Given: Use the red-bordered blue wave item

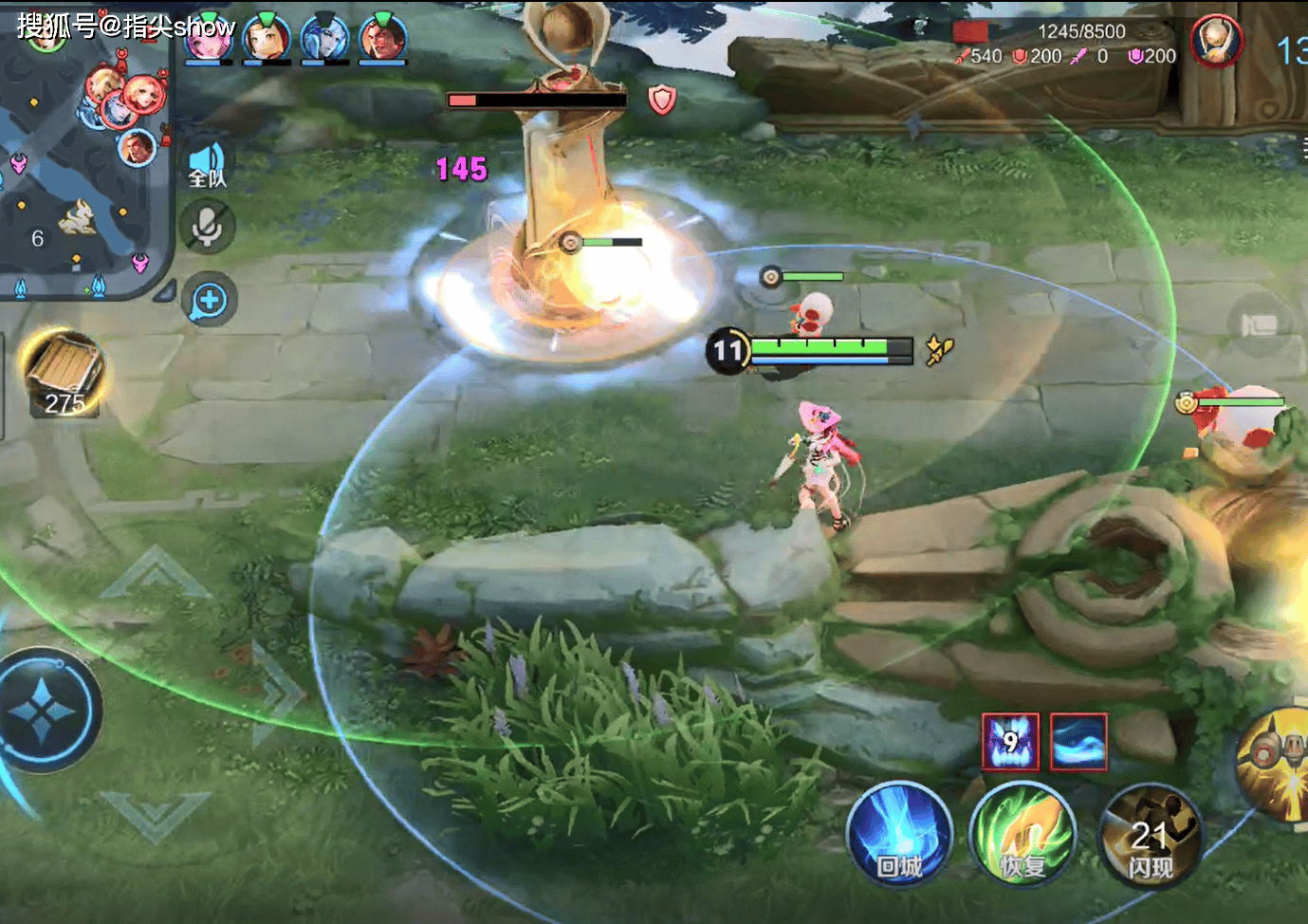Looking at the screenshot, I should pos(1078,741).
